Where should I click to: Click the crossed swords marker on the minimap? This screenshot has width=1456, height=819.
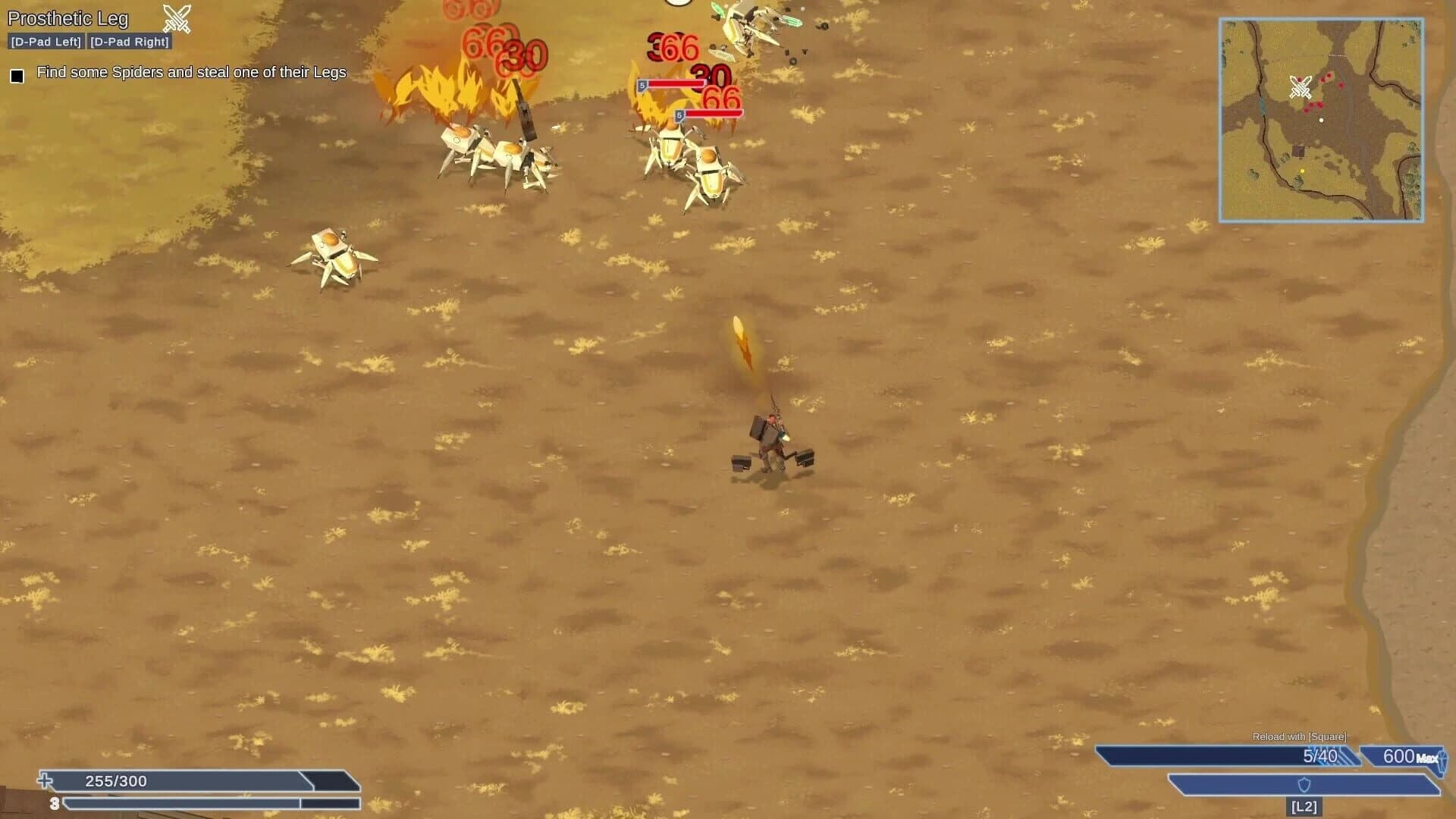pos(1301,87)
